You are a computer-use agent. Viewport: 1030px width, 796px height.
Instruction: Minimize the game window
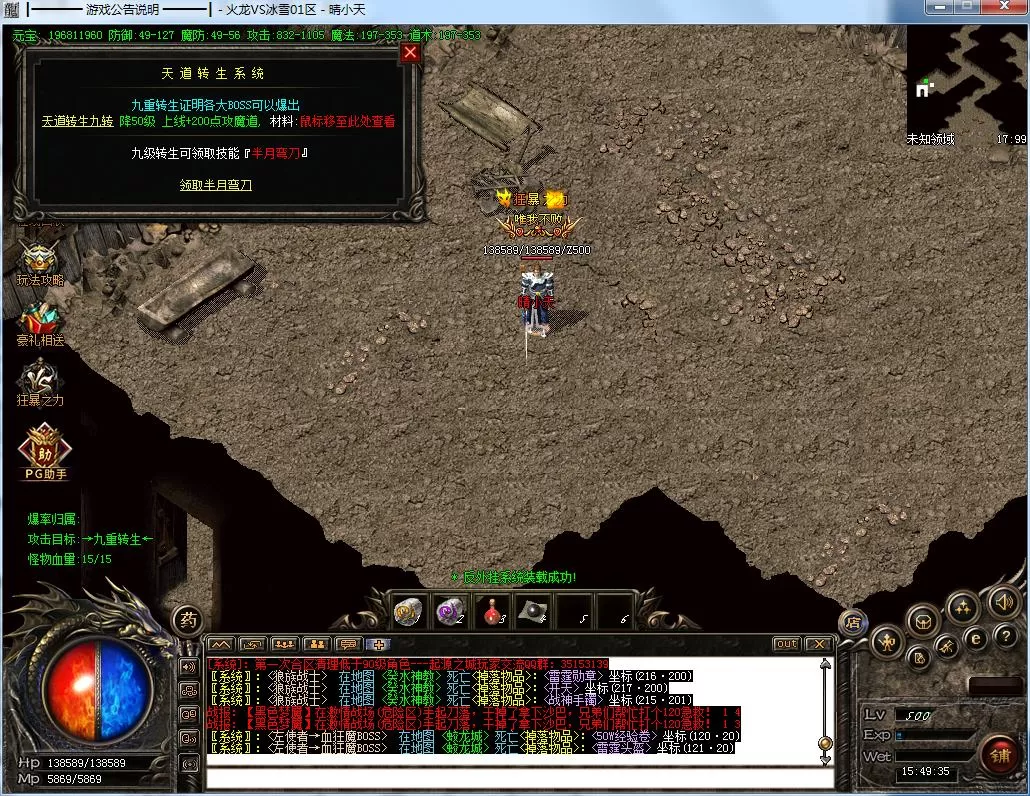(x=938, y=7)
